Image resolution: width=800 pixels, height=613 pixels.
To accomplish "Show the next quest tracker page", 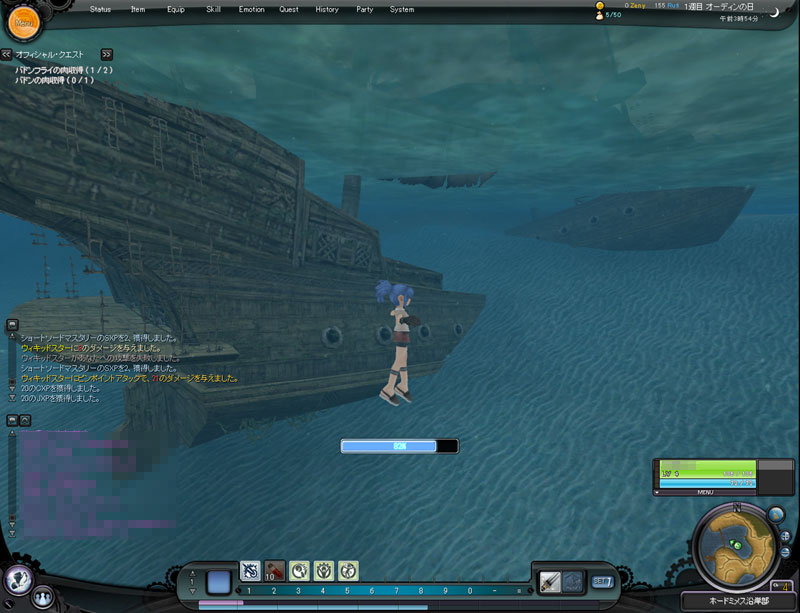I will point(107,54).
